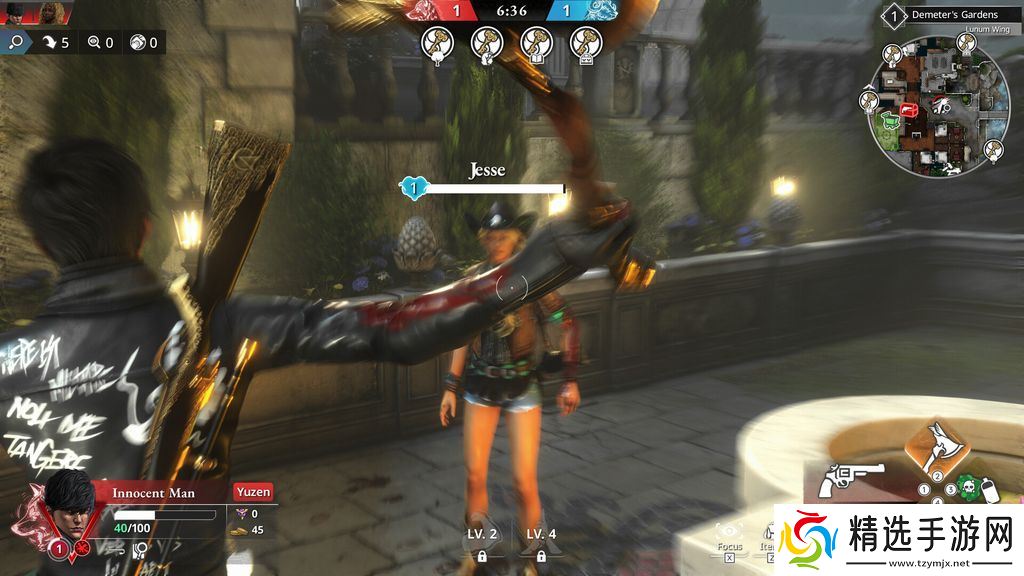Select the red wolf team score badge

point(442,11)
